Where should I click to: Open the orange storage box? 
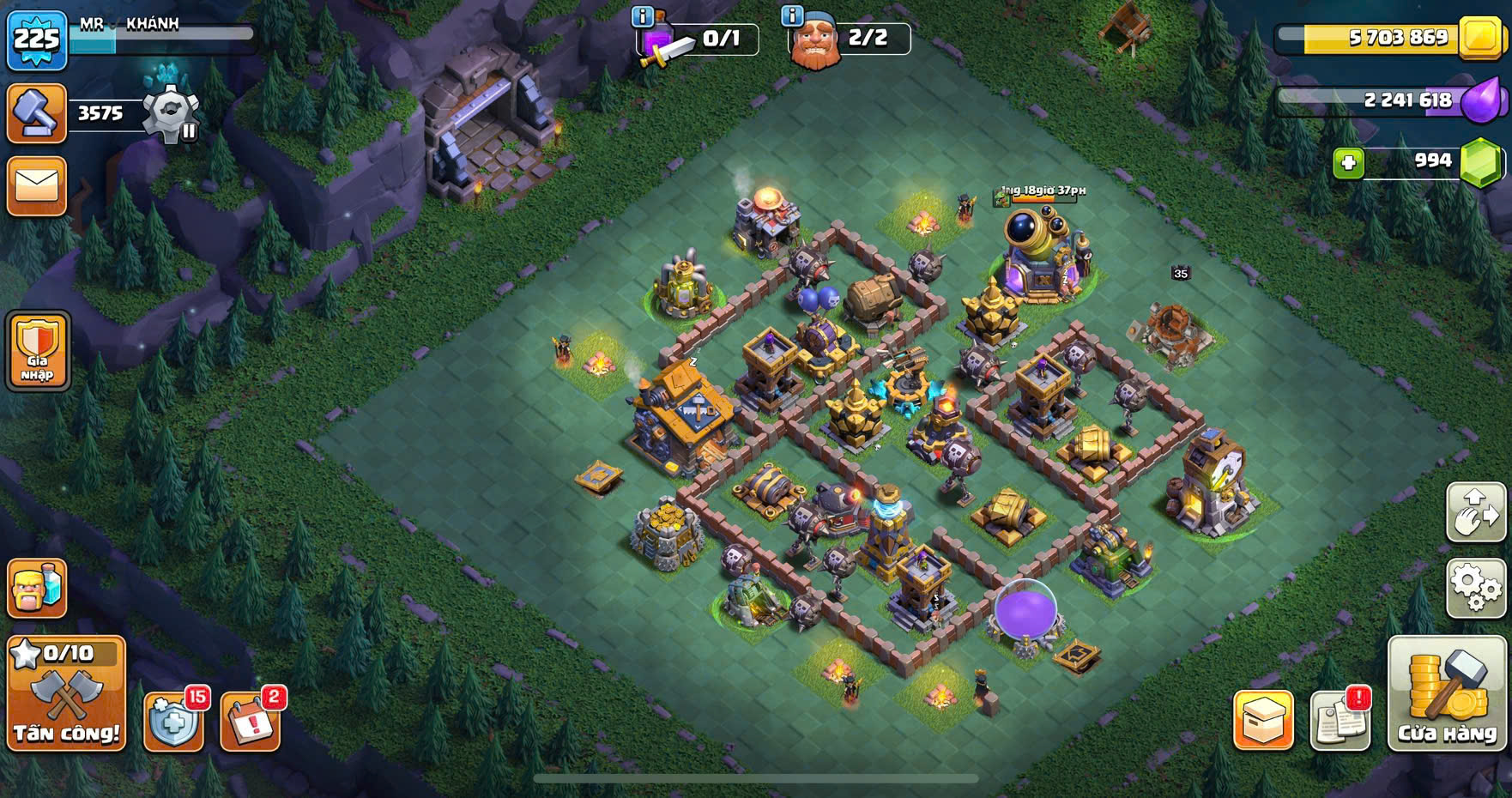tap(1263, 719)
